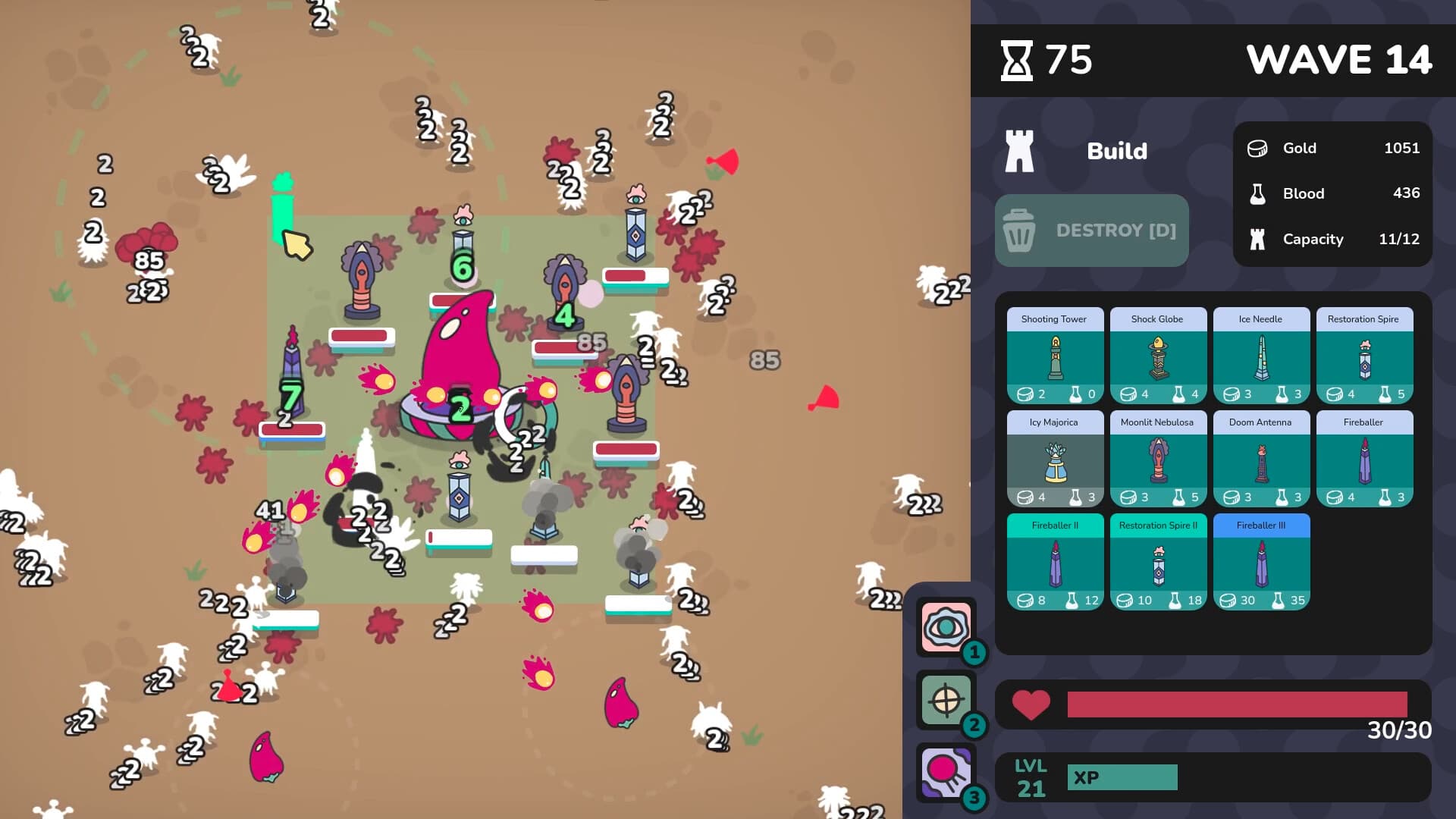Trigger the orb ability in slot 3
1456x819 pixels.
click(945, 768)
